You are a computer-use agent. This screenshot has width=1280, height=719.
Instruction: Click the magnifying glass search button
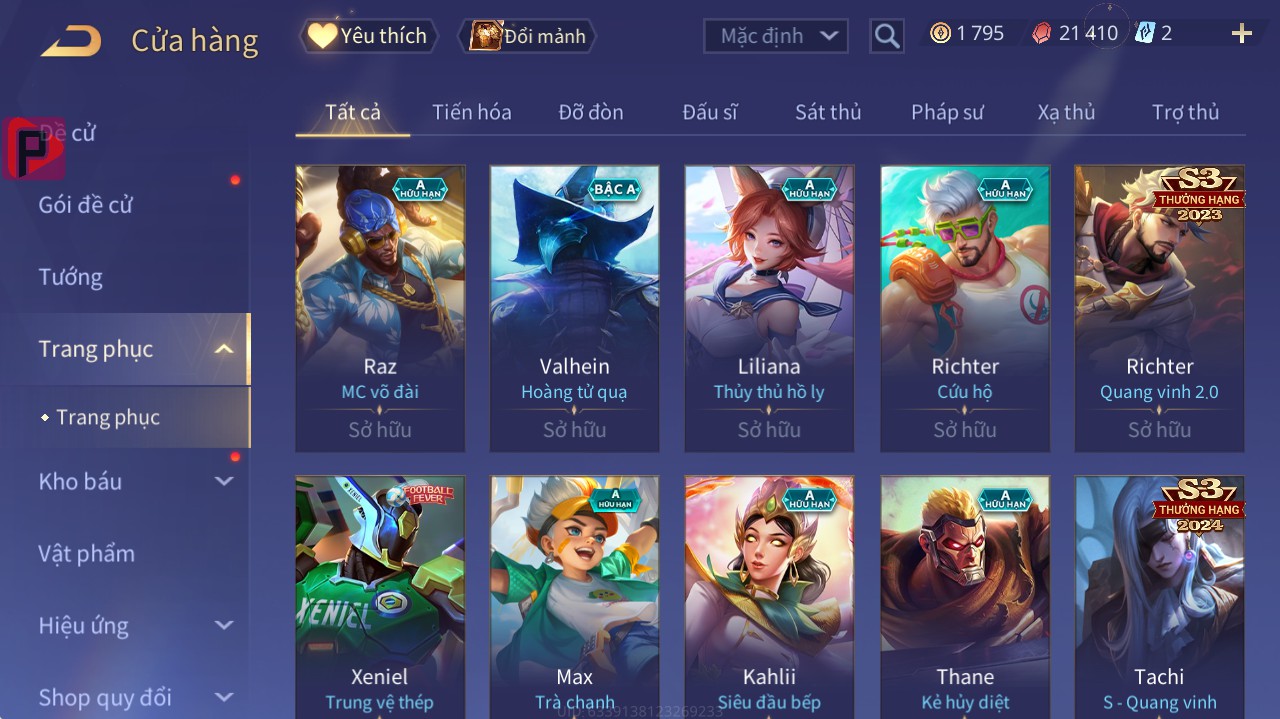click(x=886, y=36)
